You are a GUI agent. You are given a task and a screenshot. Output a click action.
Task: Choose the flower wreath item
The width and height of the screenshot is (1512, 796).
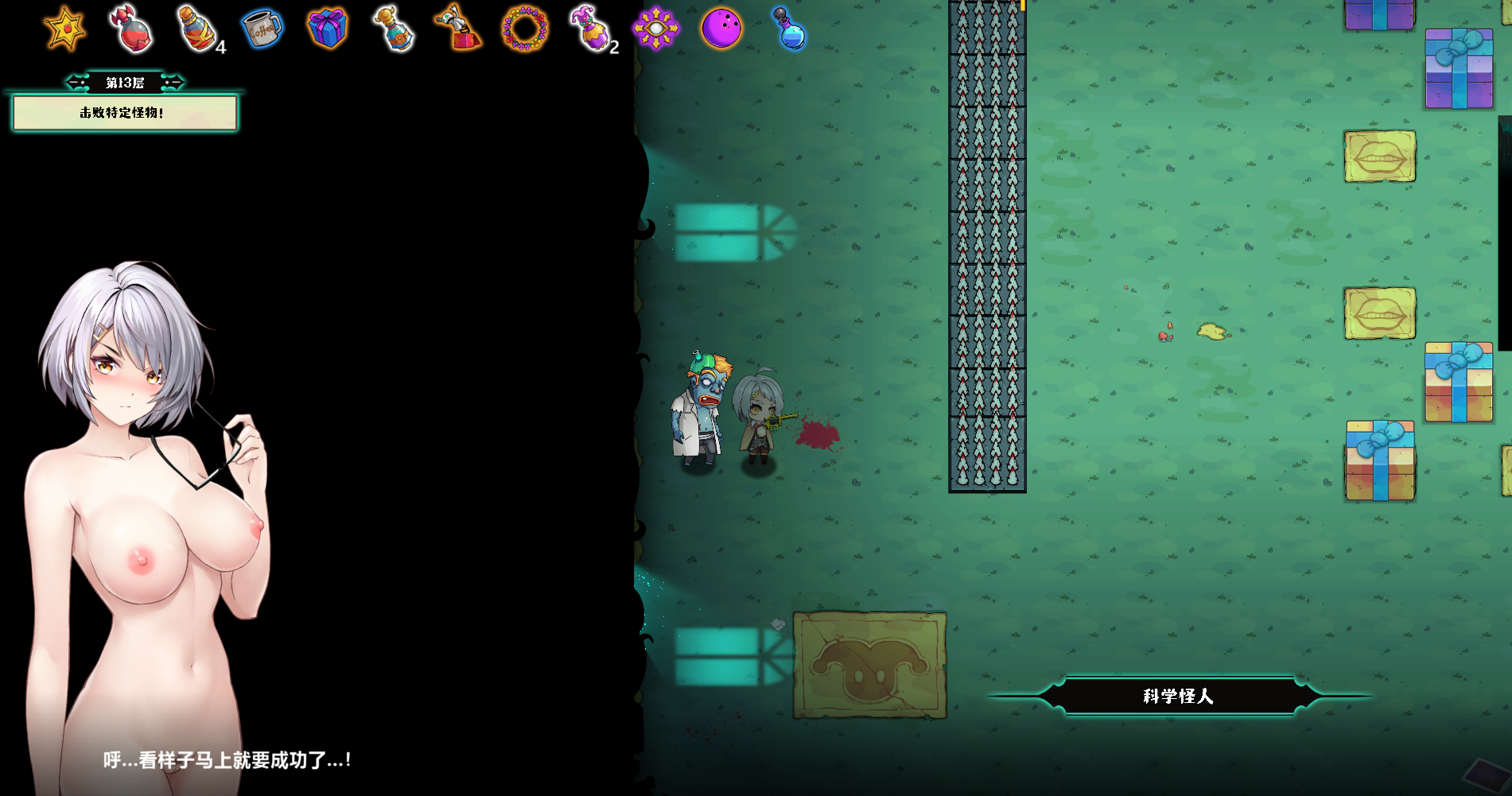click(525, 29)
